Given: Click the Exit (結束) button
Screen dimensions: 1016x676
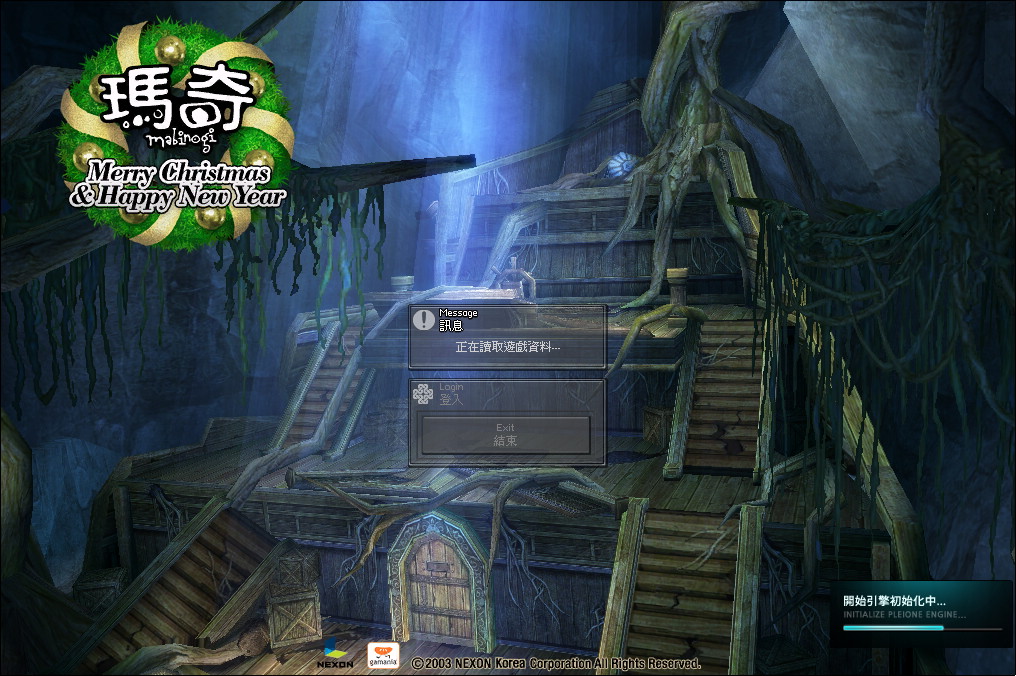Looking at the screenshot, I should point(505,435).
